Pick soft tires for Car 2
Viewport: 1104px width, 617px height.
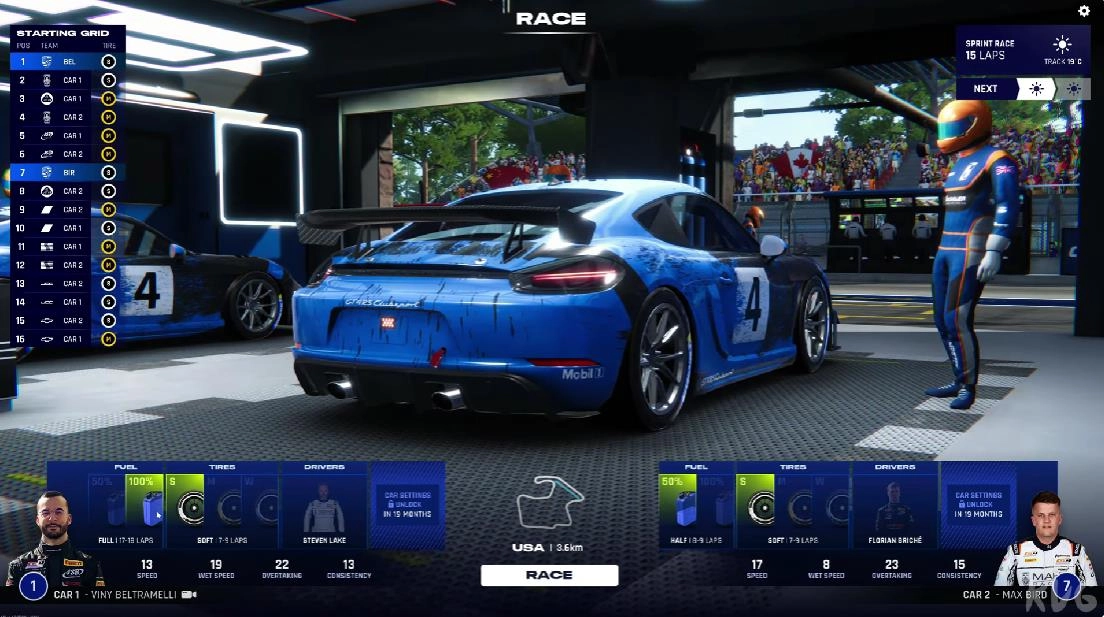point(755,499)
